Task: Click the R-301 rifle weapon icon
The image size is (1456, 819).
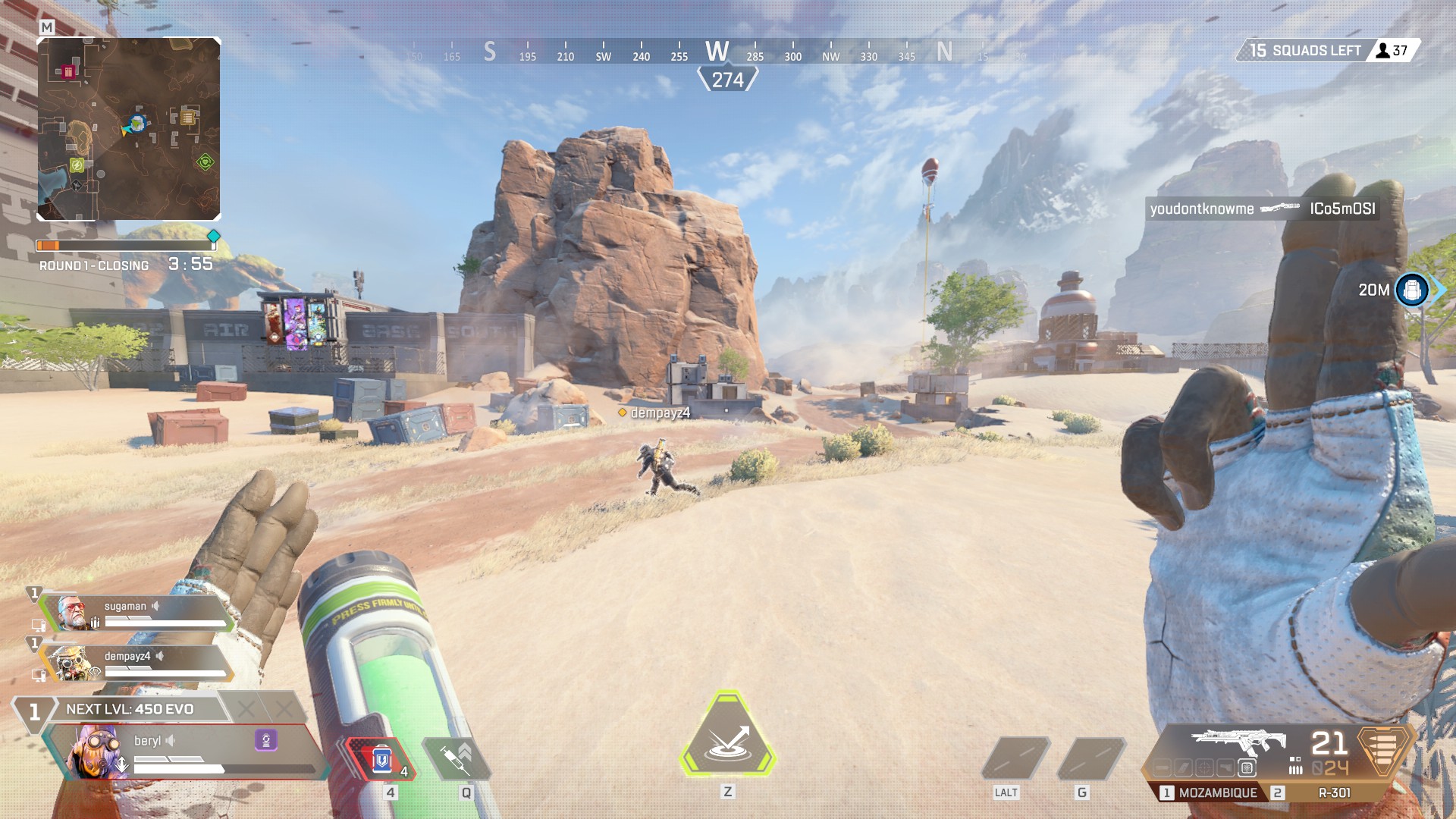Action: click(1238, 742)
